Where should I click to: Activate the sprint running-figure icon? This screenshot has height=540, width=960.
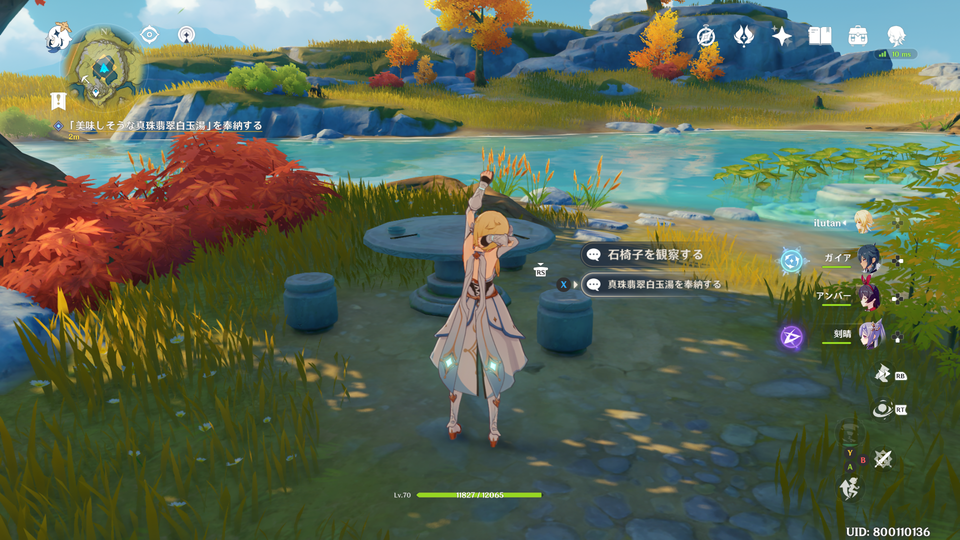tap(848, 490)
